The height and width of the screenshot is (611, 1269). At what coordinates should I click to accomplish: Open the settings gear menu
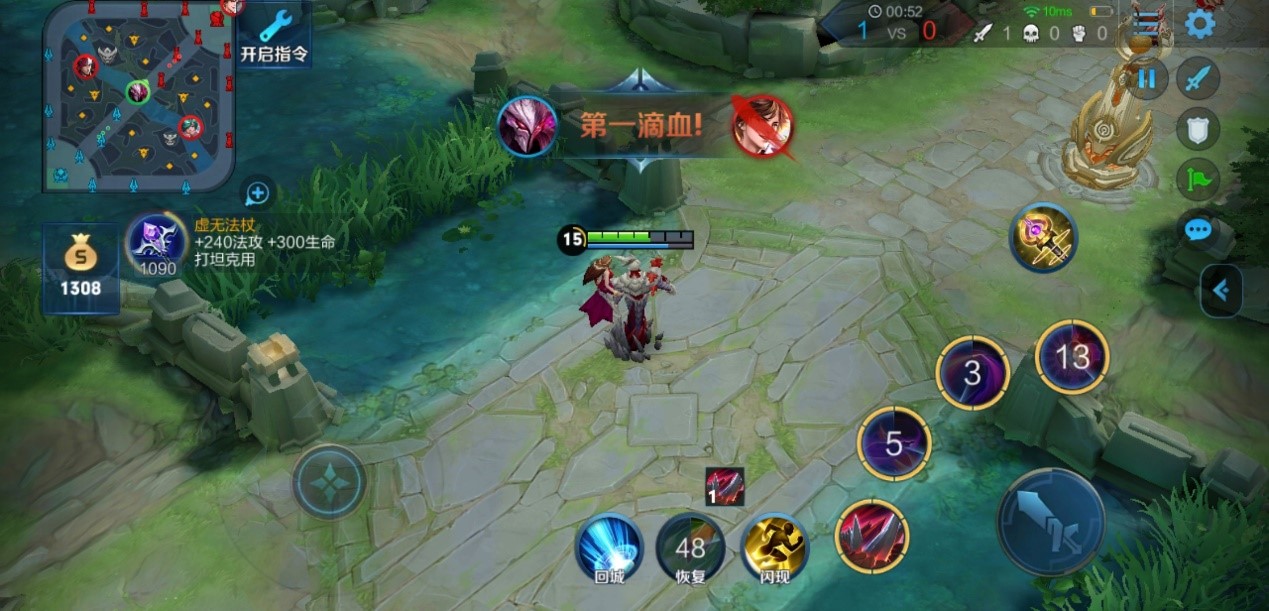pos(1200,23)
